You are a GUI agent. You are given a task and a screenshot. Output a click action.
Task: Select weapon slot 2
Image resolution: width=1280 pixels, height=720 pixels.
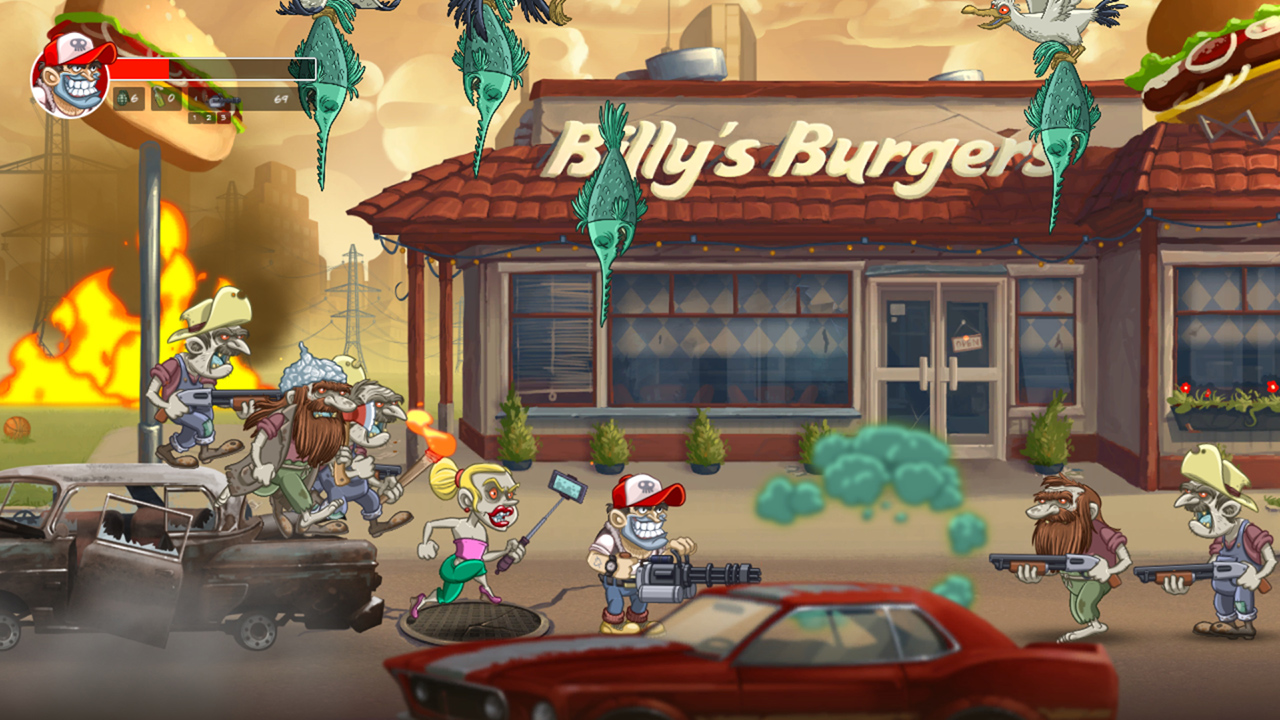[x=208, y=117]
